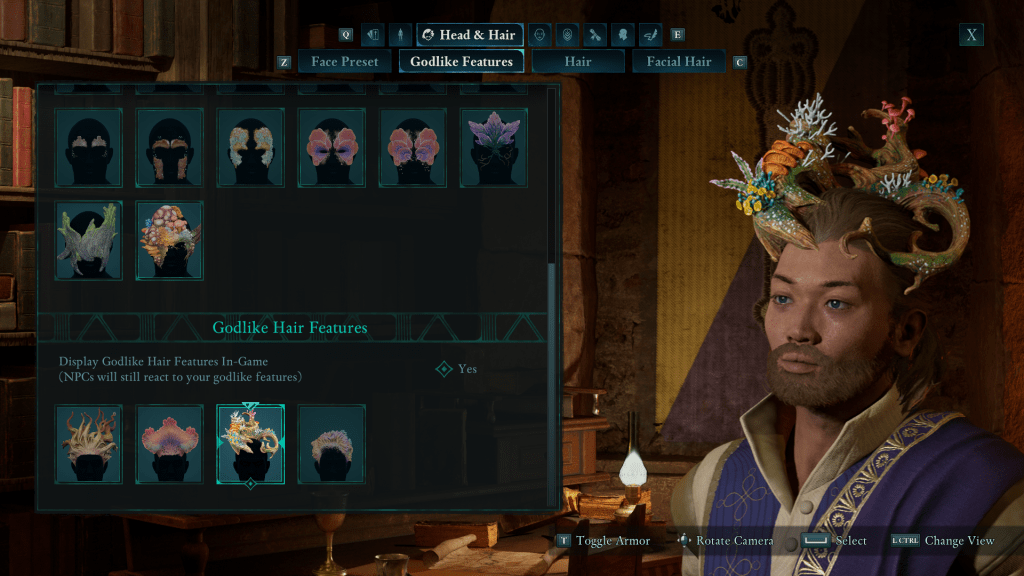Select the Facial Hair tab
1024x576 pixels.
[x=678, y=62]
